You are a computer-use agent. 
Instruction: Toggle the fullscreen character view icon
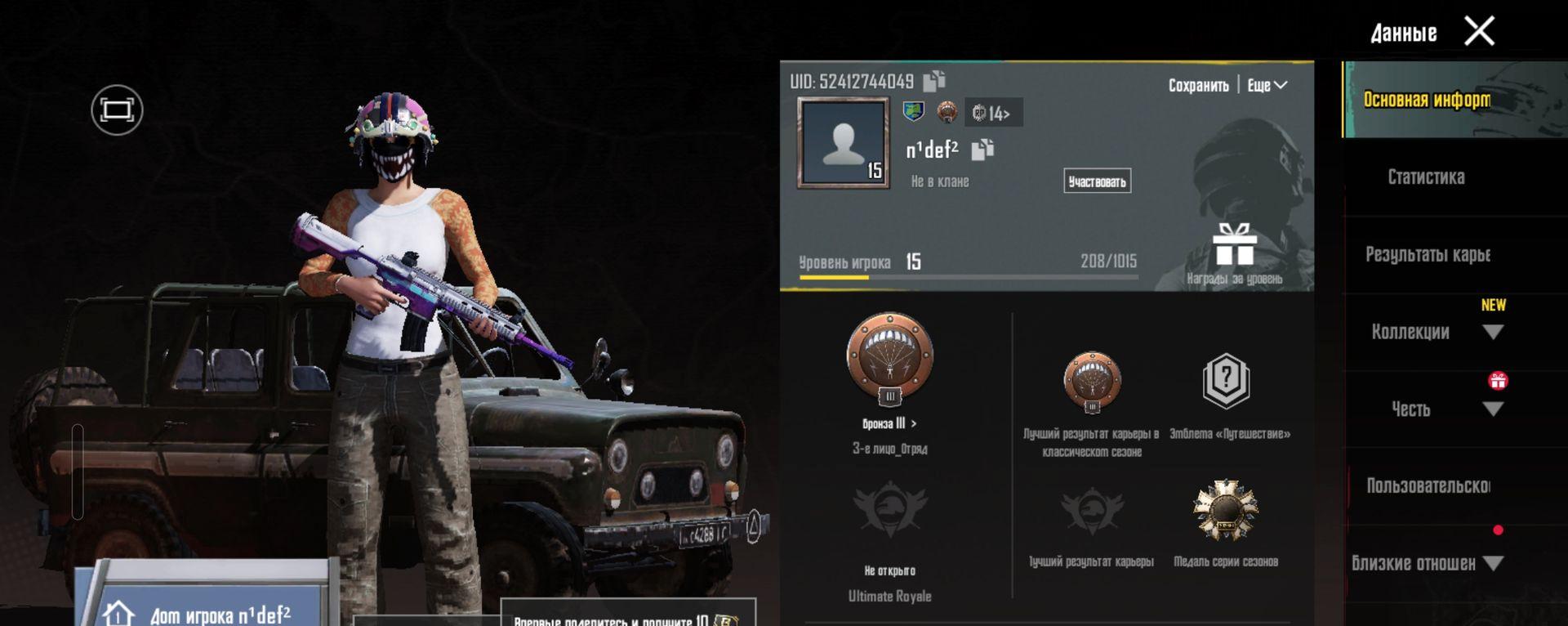(x=117, y=110)
